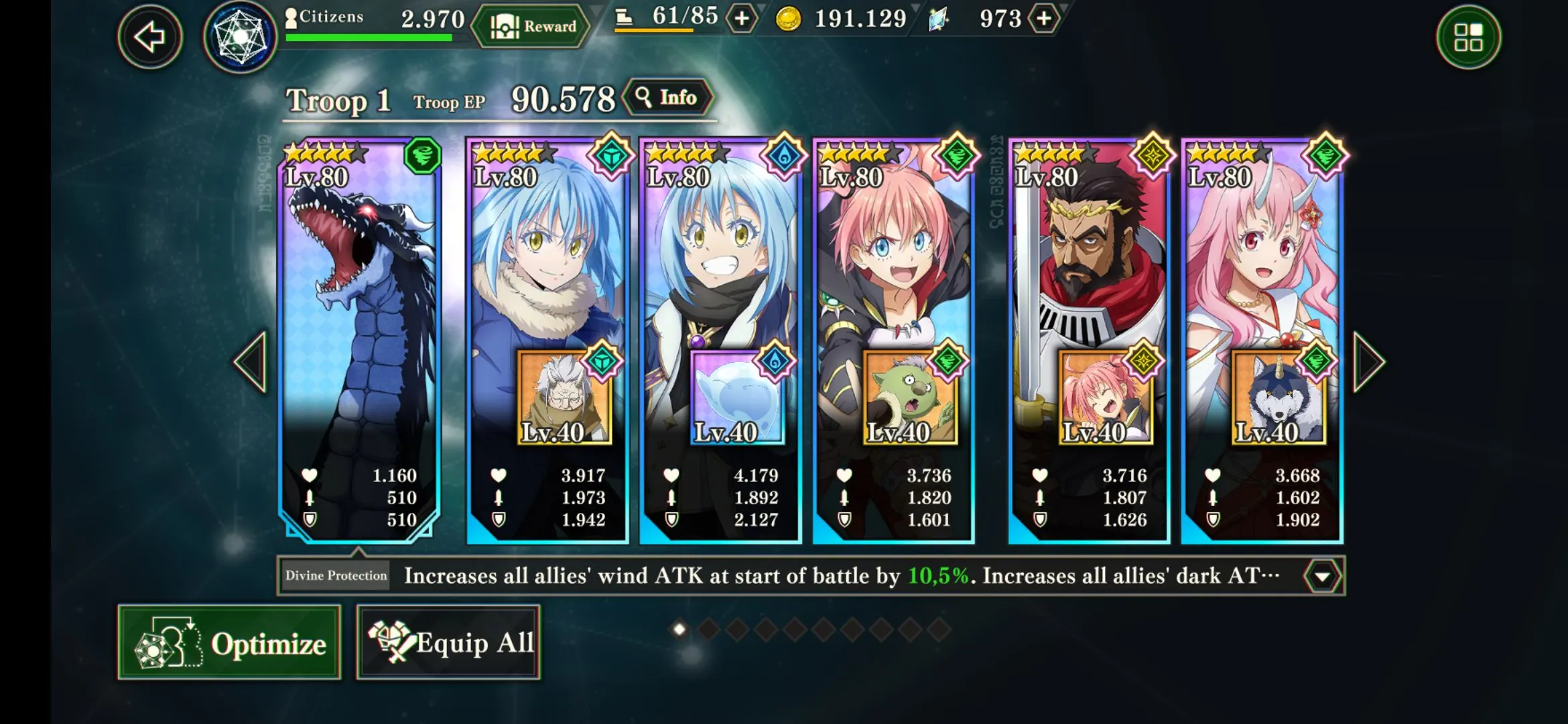Viewport: 1568px width, 724px height.
Task: Show Troop EP Info
Action: coord(667,98)
